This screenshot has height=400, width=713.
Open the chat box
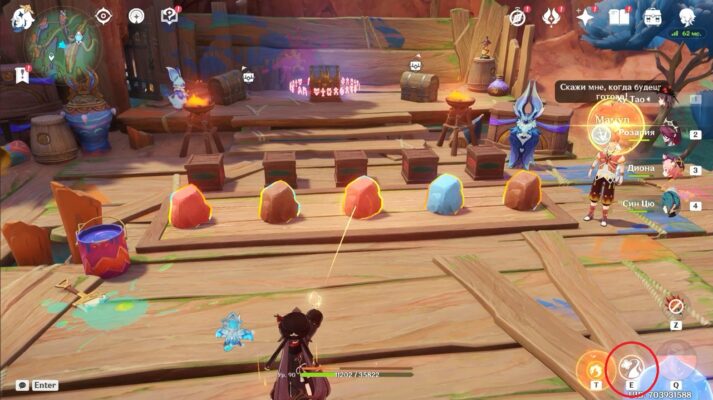[x=37, y=384]
